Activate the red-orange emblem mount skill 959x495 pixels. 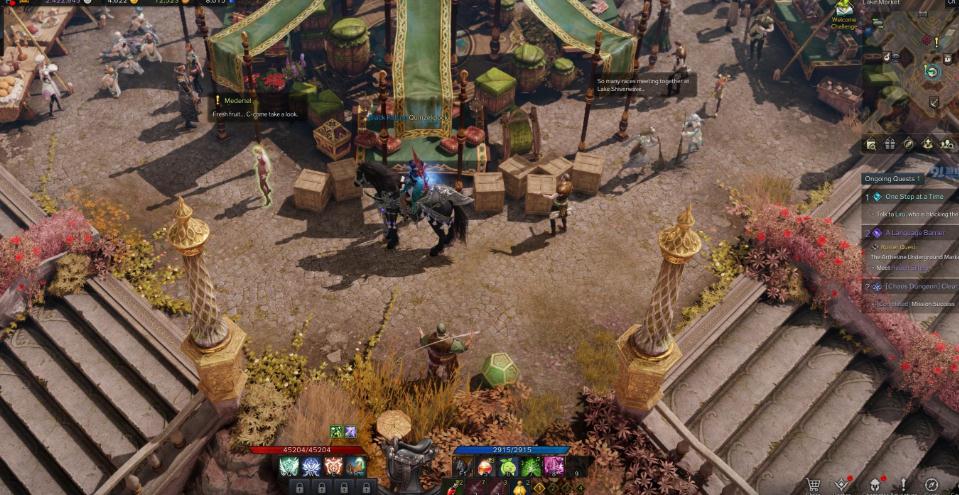[335, 467]
